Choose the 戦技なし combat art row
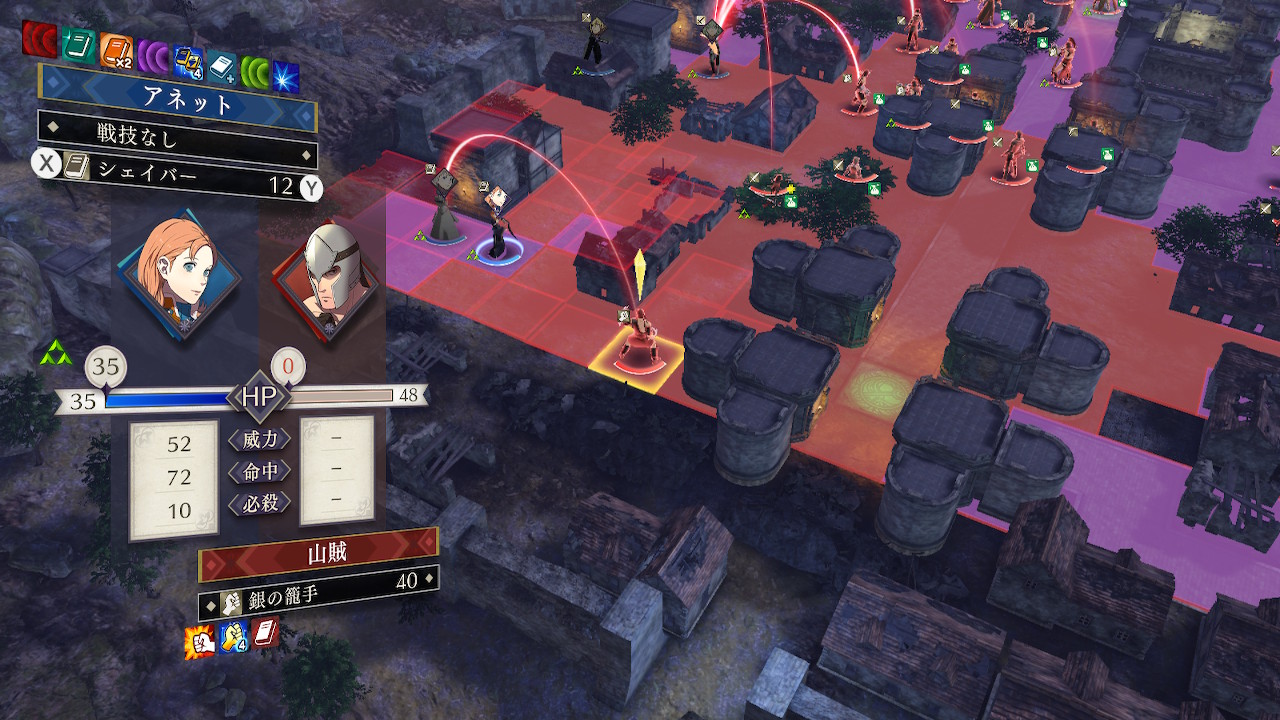The image size is (1280, 720). click(x=177, y=133)
